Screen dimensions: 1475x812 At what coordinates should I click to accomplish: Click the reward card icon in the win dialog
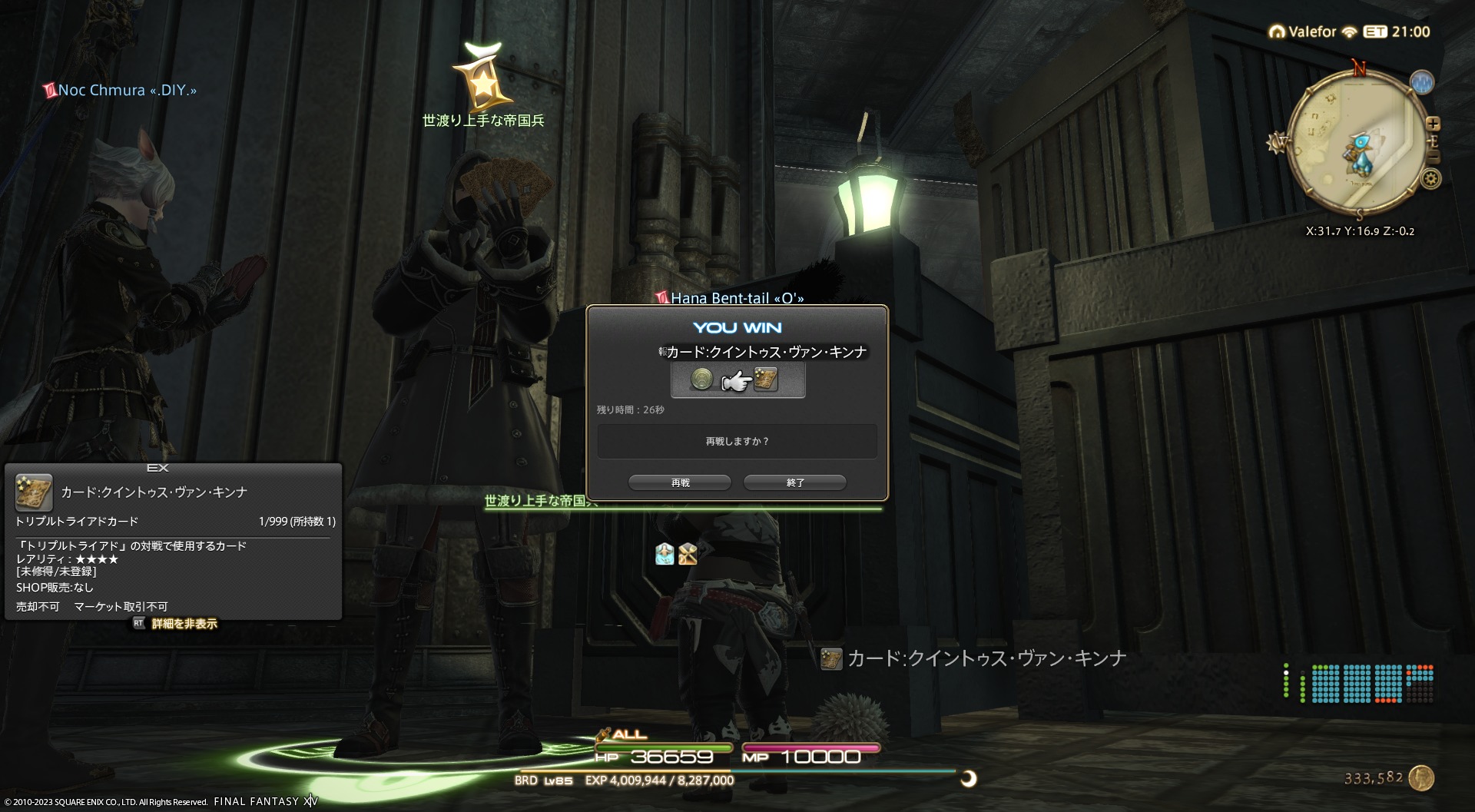pyautogui.click(x=766, y=379)
